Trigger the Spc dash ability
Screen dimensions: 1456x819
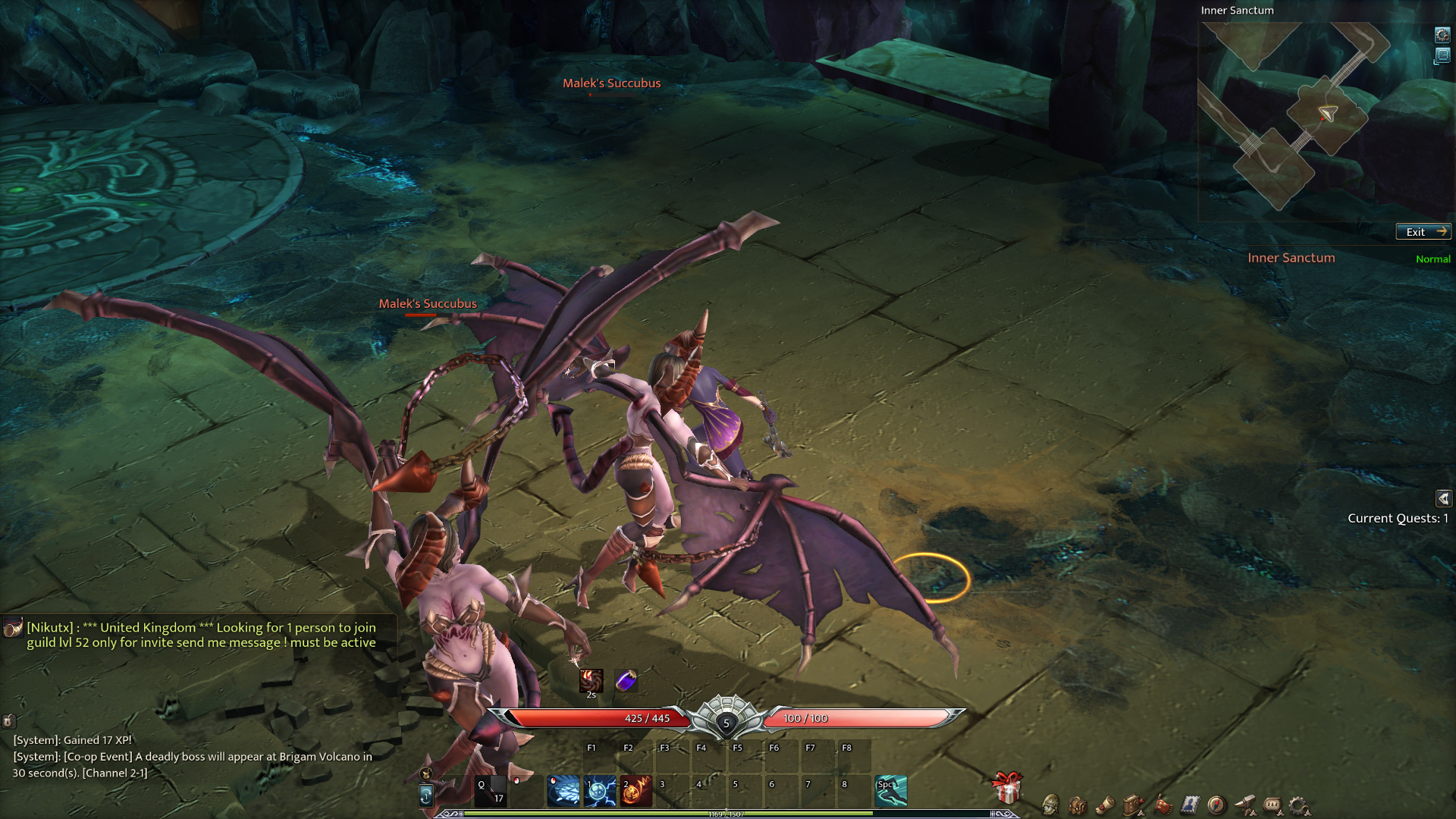point(891,791)
